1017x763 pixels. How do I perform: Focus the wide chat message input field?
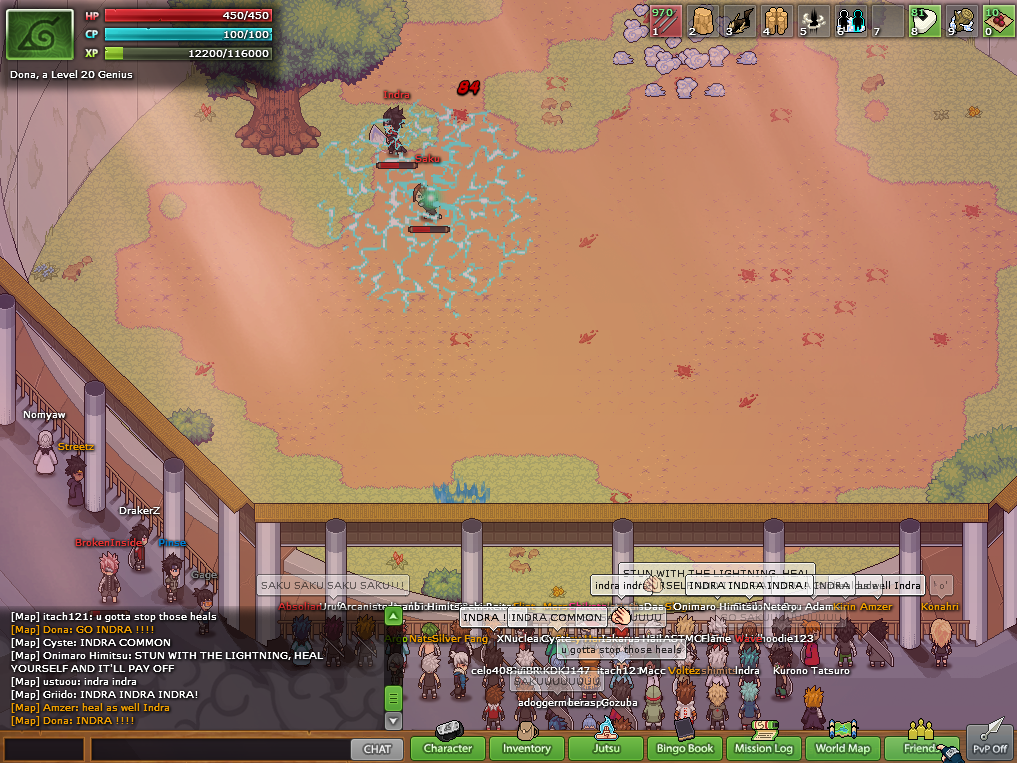(x=219, y=748)
